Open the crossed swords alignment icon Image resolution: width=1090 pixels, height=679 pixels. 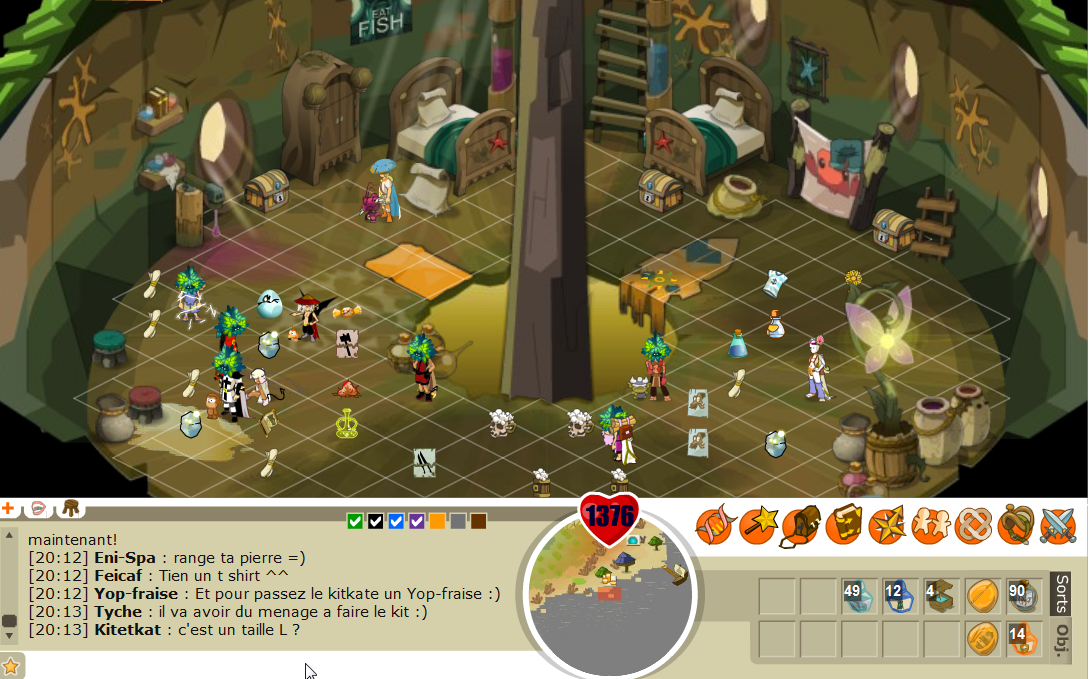(x=1058, y=525)
